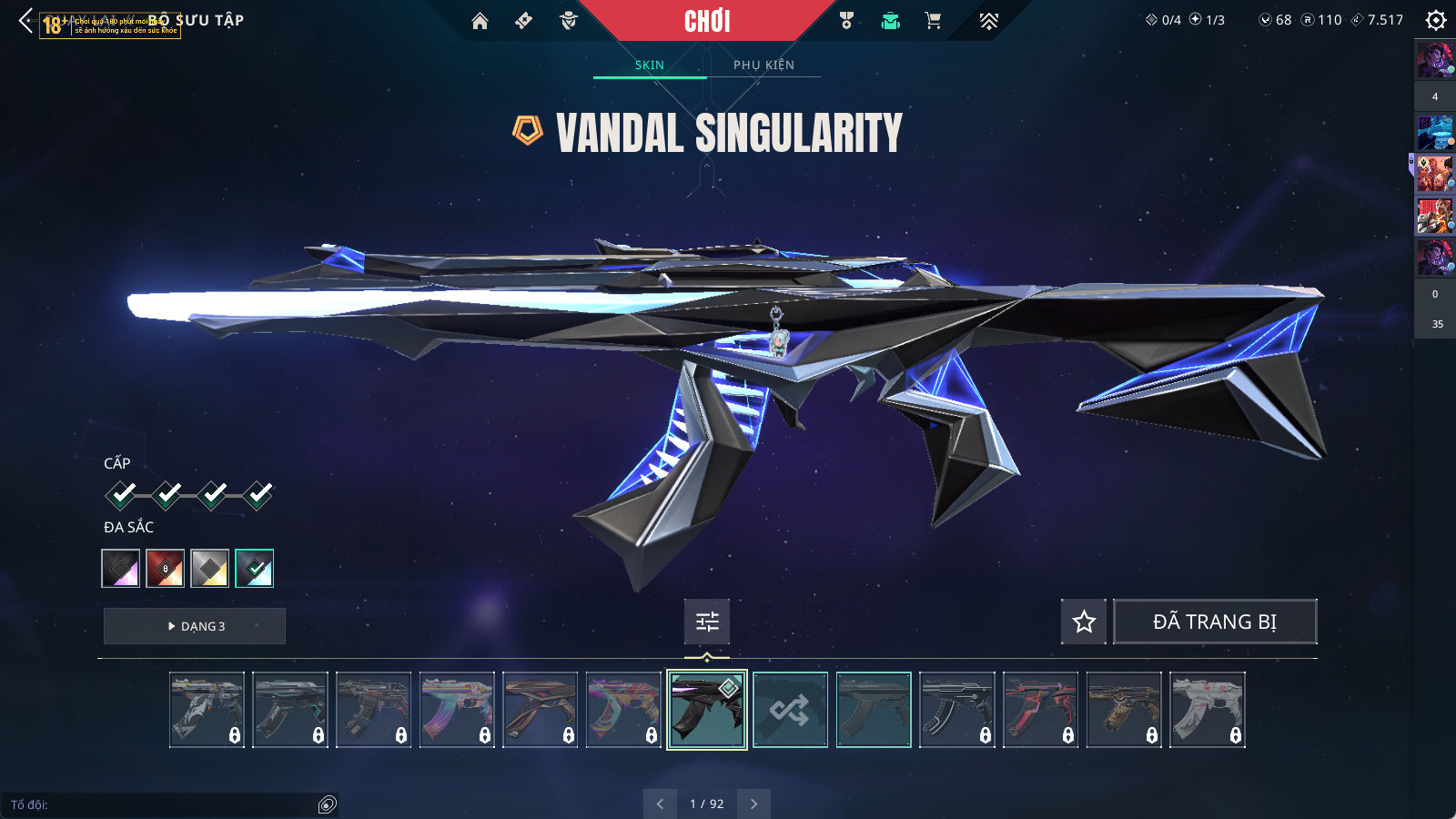Switch to the PHỤ KIỆN tab
Image resolution: width=1456 pixels, height=819 pixels.
[x=763, y=65]
